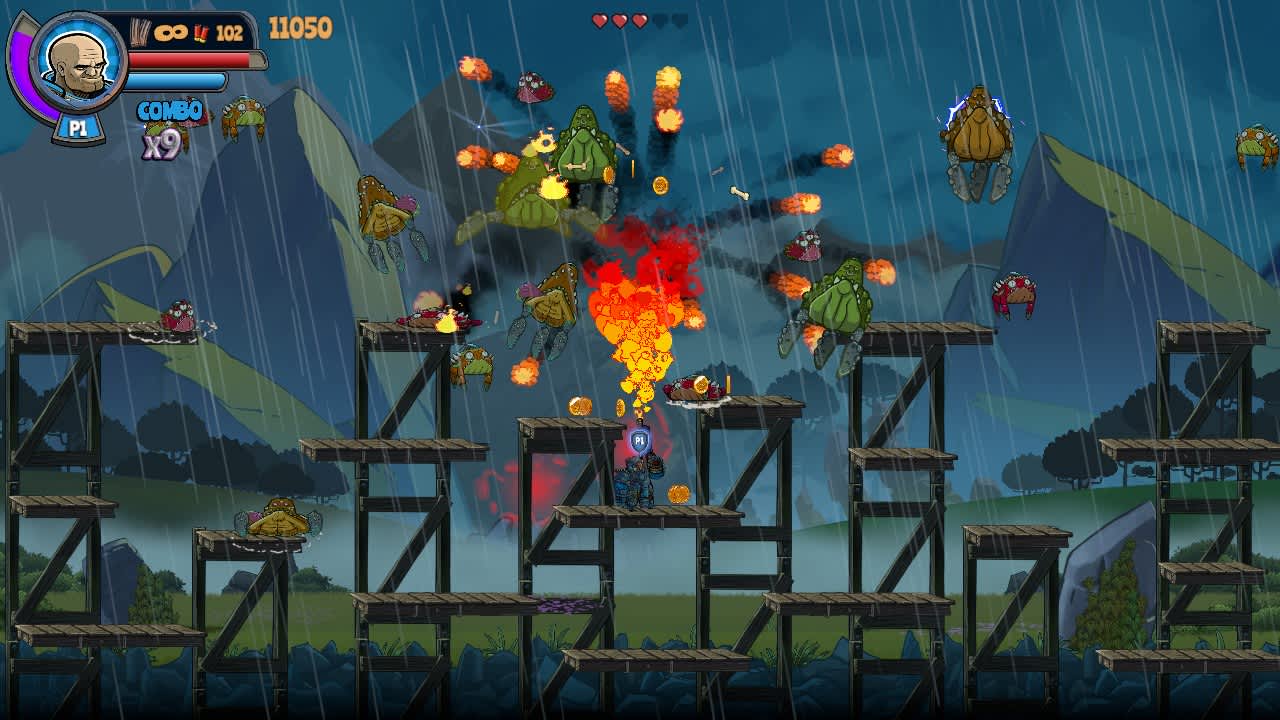Click the crab enemy on the right edge
Viewport: 1280px width, 720px height.
click(x=1259, y=145)
